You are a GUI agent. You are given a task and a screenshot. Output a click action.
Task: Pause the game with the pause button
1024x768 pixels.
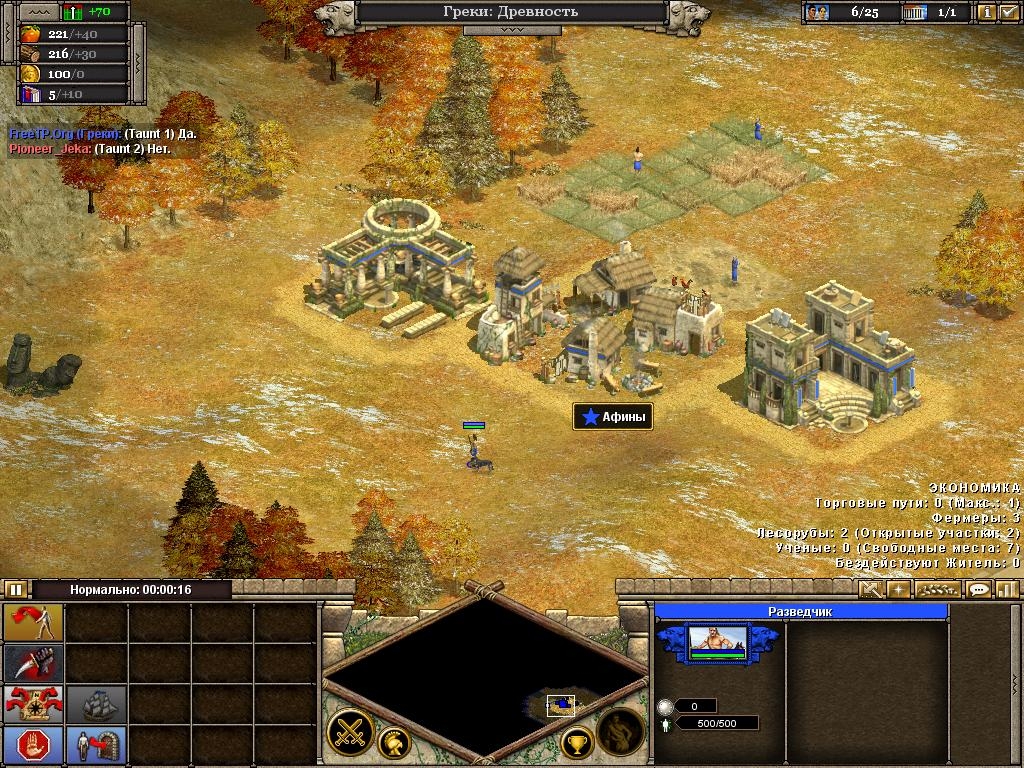15,590
